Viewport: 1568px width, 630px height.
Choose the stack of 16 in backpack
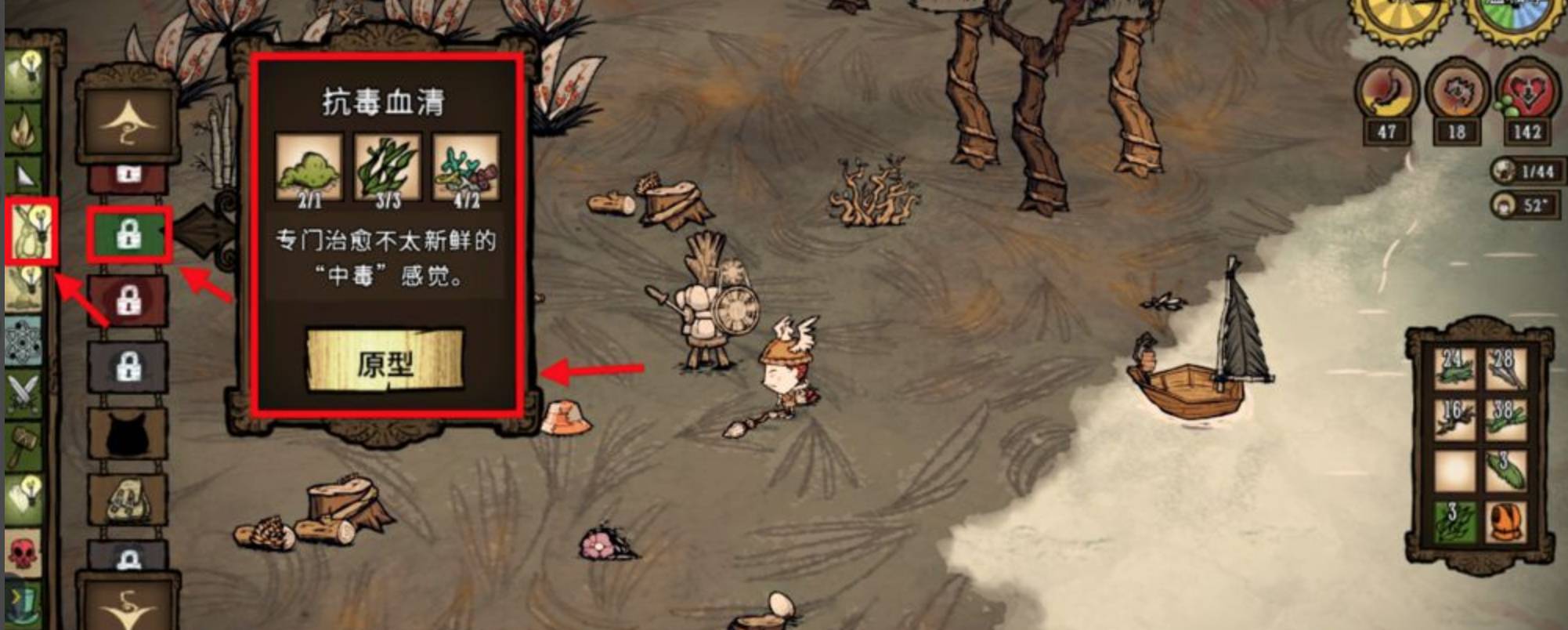pos(1454,419)
